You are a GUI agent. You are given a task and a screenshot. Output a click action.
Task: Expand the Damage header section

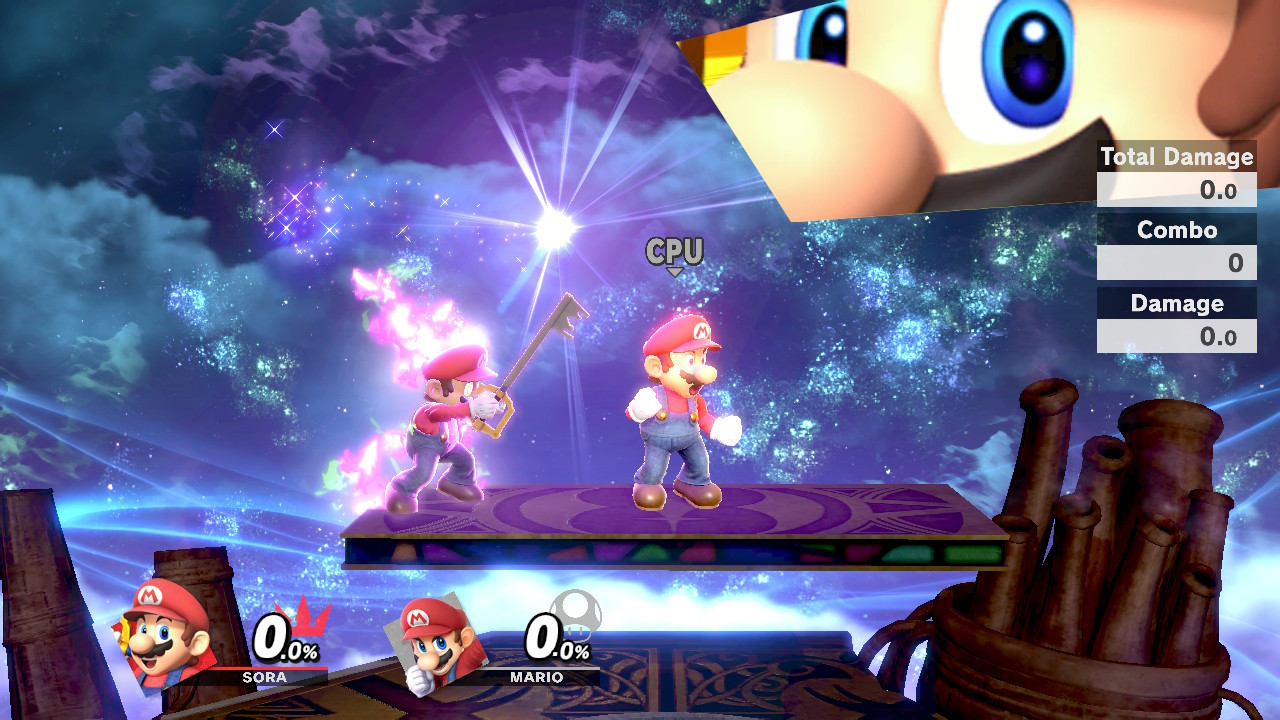(x=1176, y=304)
